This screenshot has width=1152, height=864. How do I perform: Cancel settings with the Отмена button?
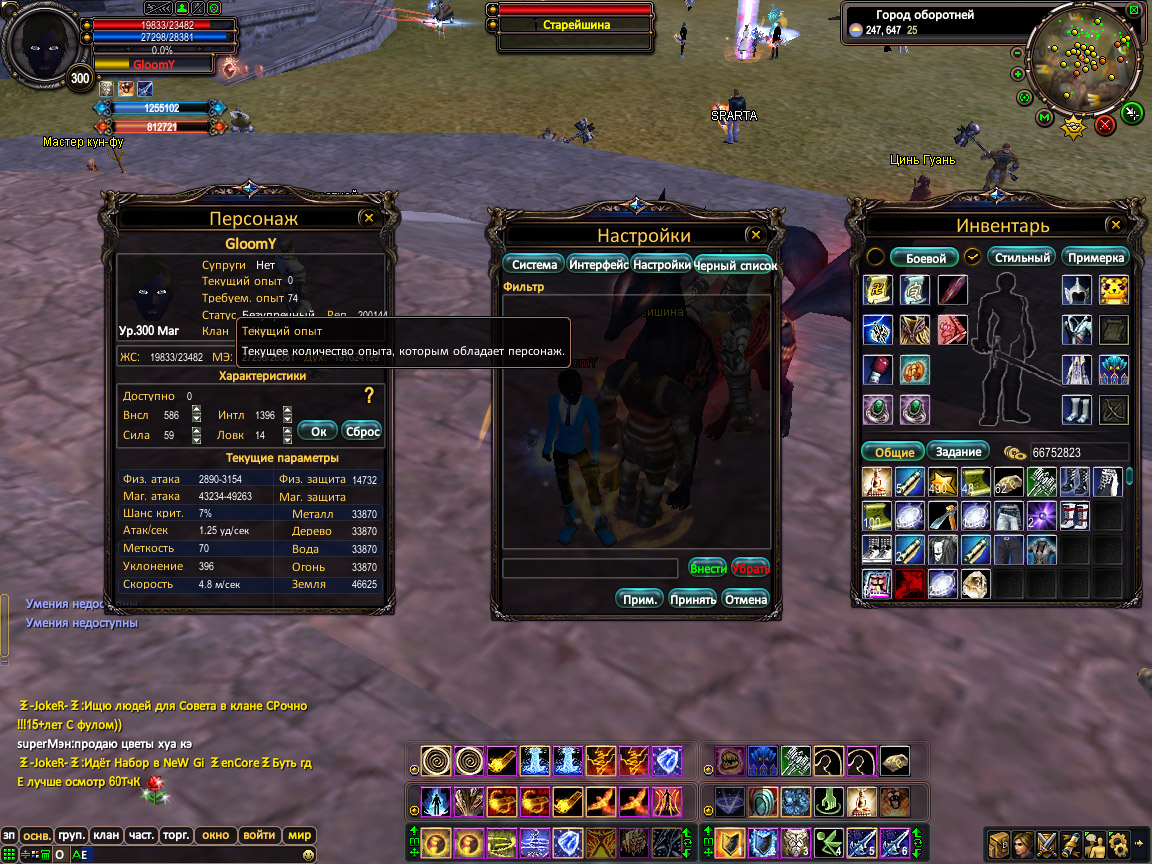point(745,599)
